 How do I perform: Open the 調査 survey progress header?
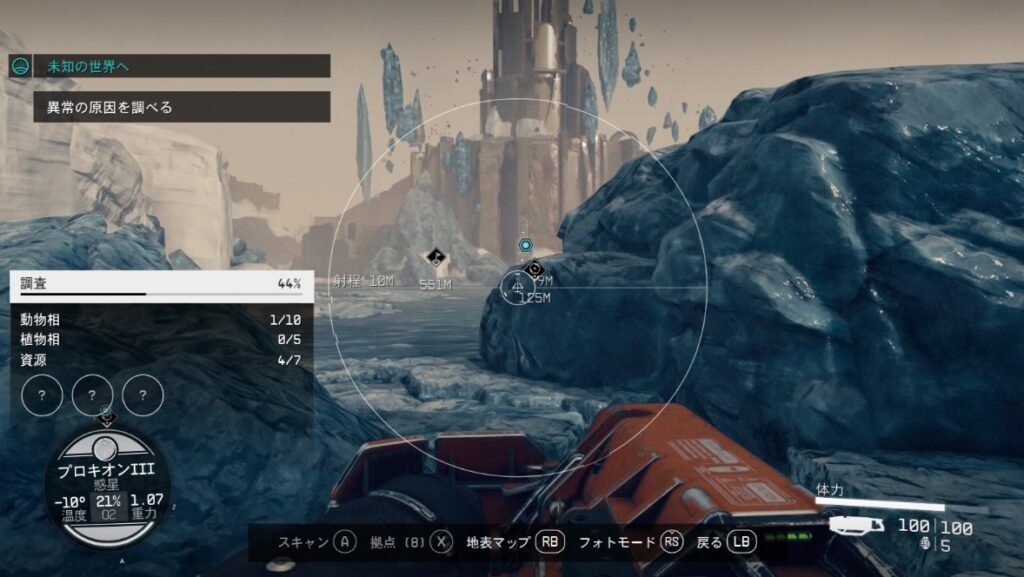pyautogui.click(x=160, y=284)
